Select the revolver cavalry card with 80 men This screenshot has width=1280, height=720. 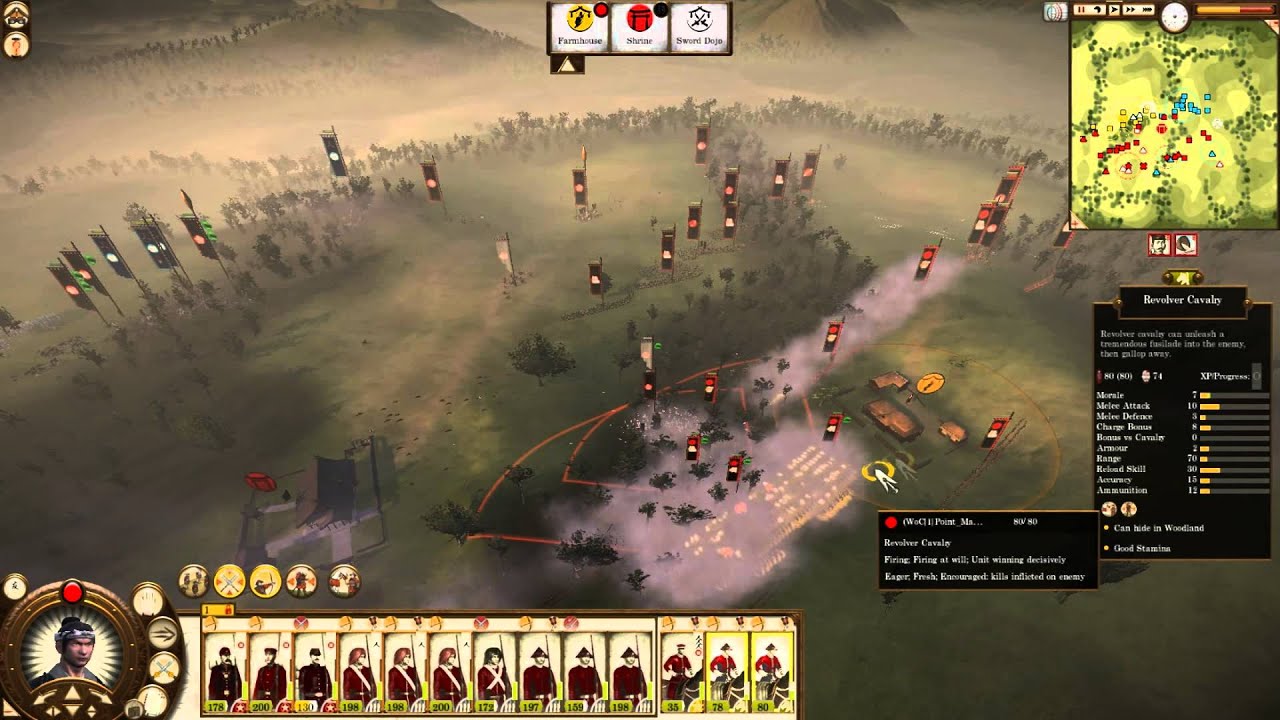[770, 670]
